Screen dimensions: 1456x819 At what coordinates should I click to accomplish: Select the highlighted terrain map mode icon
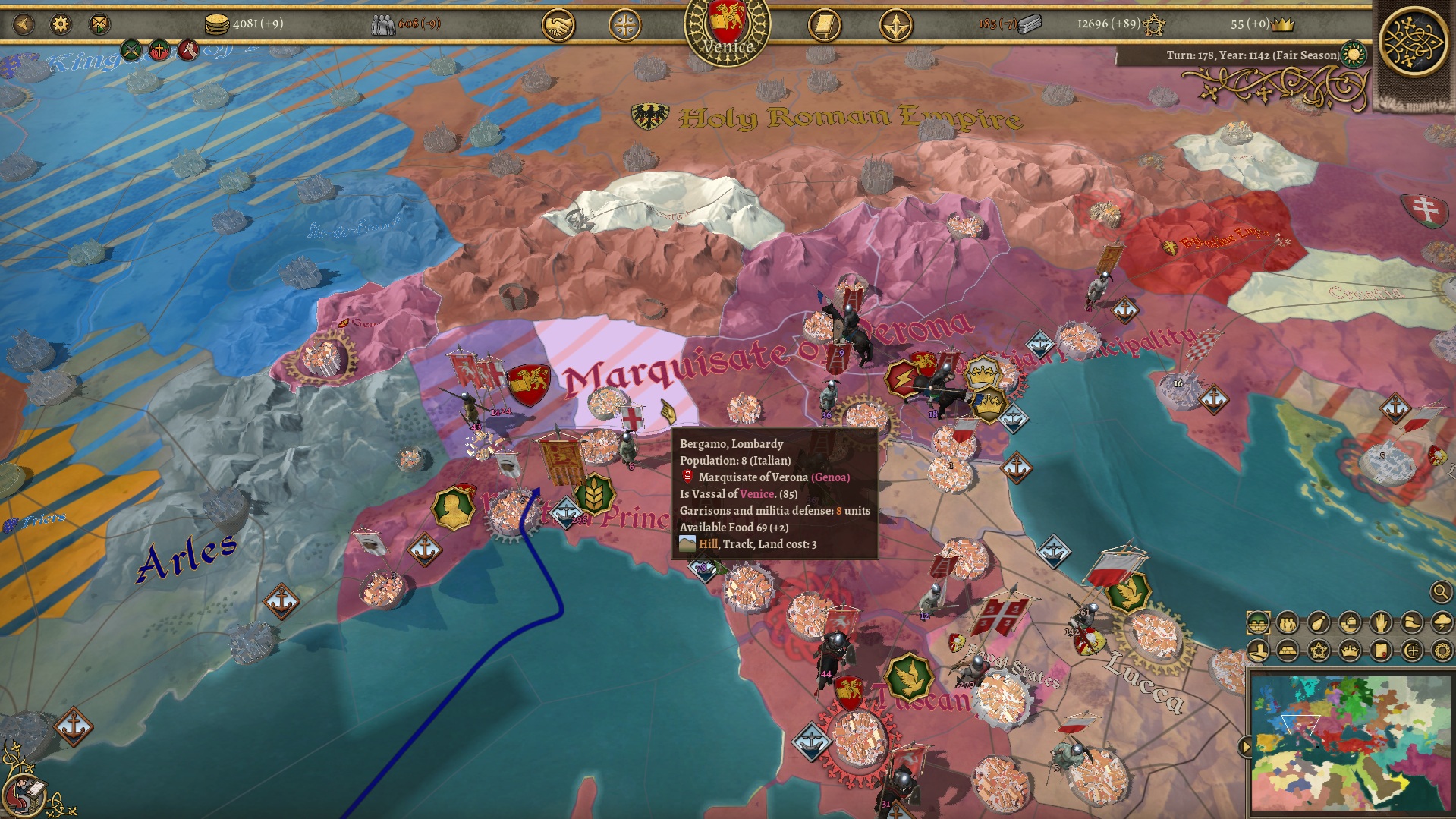tap(1259, 623)
